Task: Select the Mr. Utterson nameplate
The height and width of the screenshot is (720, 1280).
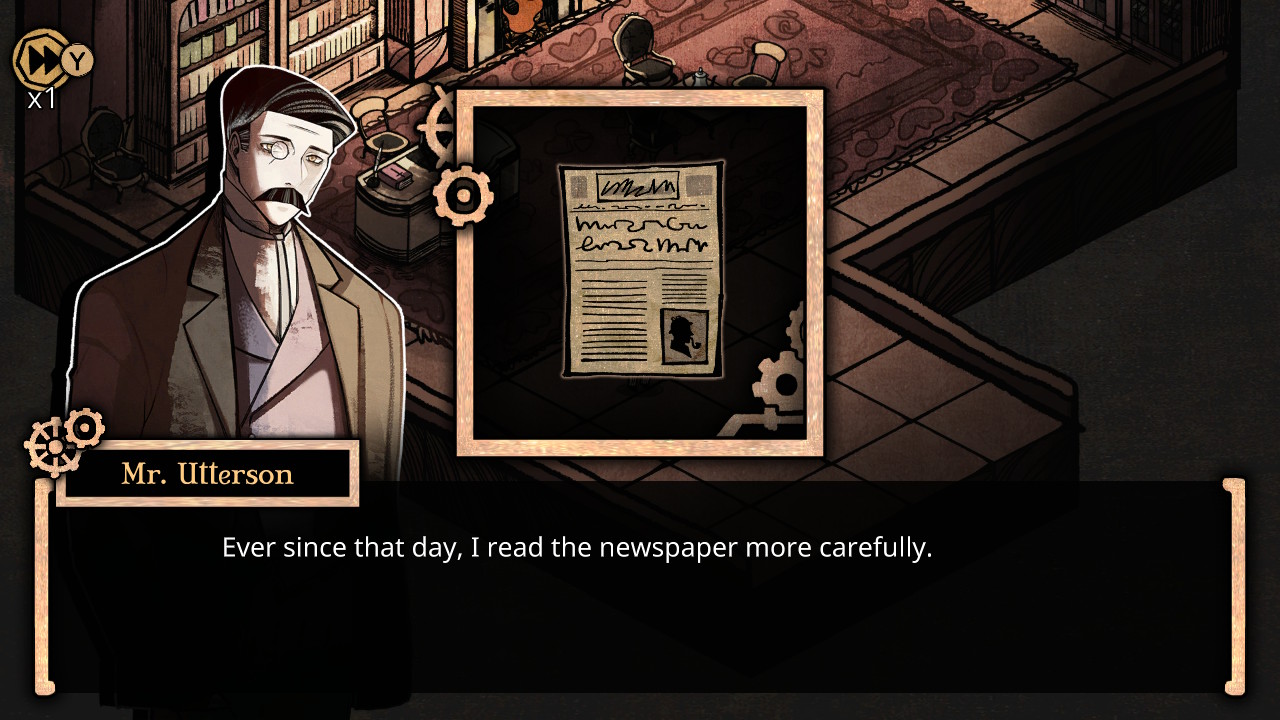Action: (205, 473)
